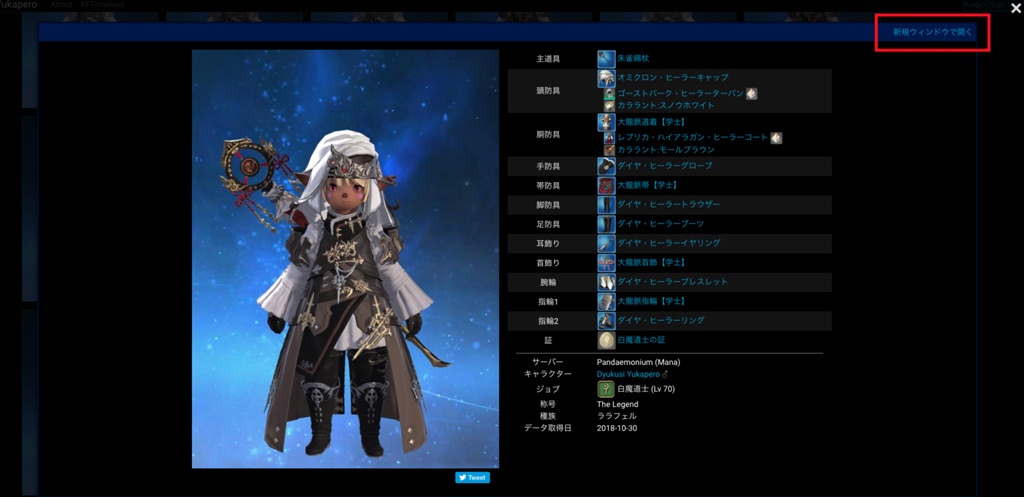Open the レプリカ・ハイアラガン・ヒーラーコート glamour link
Image resolution: width=1024 pixels, height=497 pixels.
point(693,137)
